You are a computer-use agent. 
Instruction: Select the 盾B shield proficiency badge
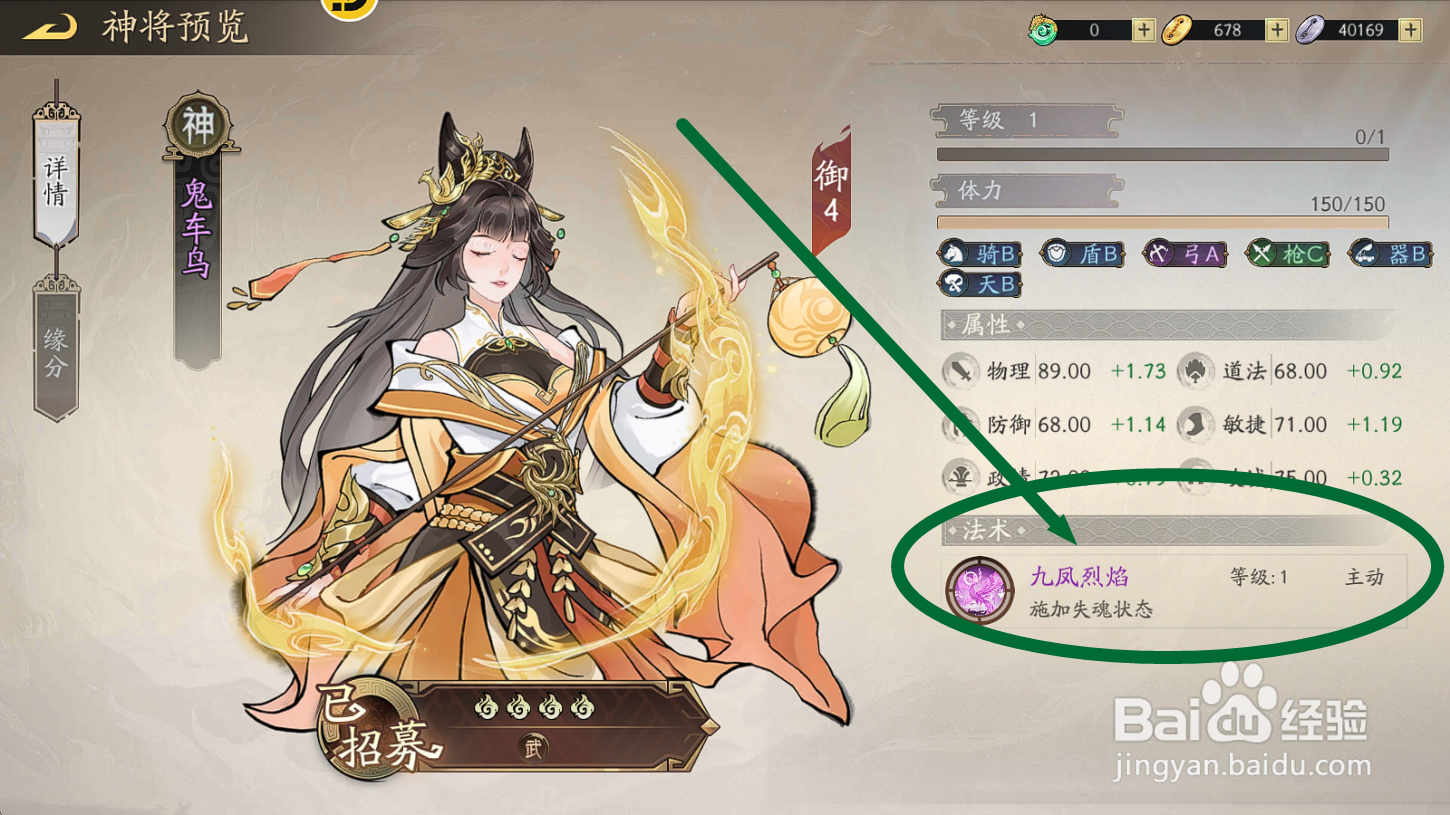[1082, 253]
